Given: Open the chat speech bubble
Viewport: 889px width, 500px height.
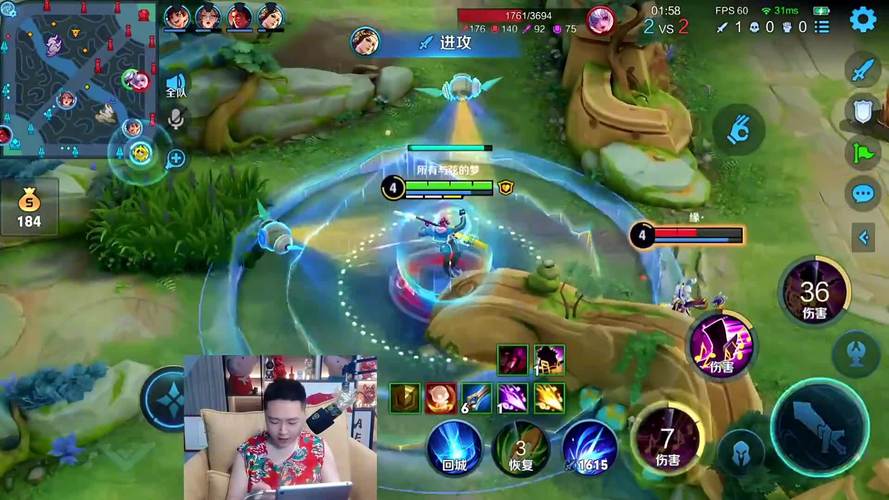Looking at the screenshot, I should tap(861, 193).
